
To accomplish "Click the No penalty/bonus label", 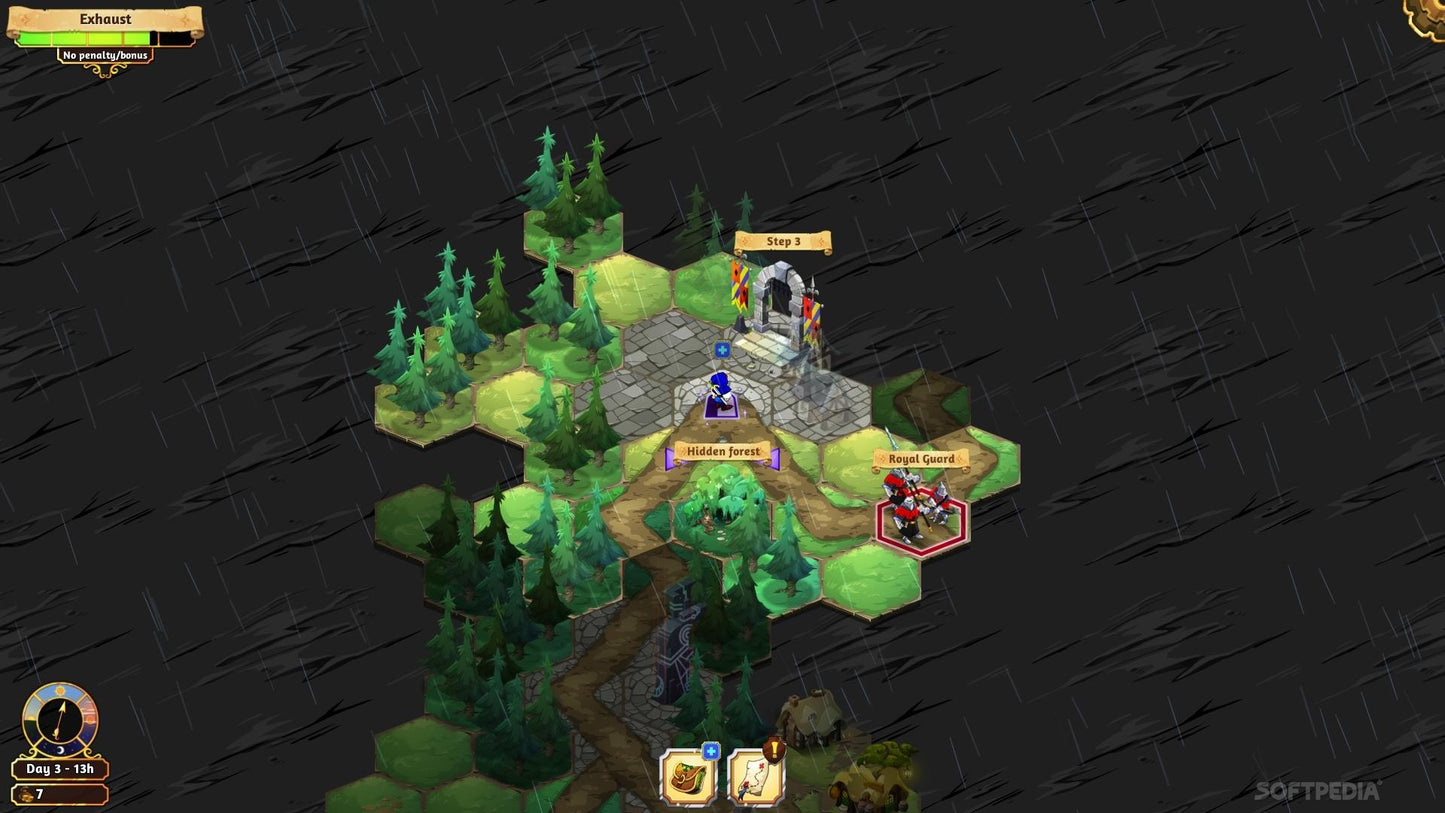I will click(105, 55).
